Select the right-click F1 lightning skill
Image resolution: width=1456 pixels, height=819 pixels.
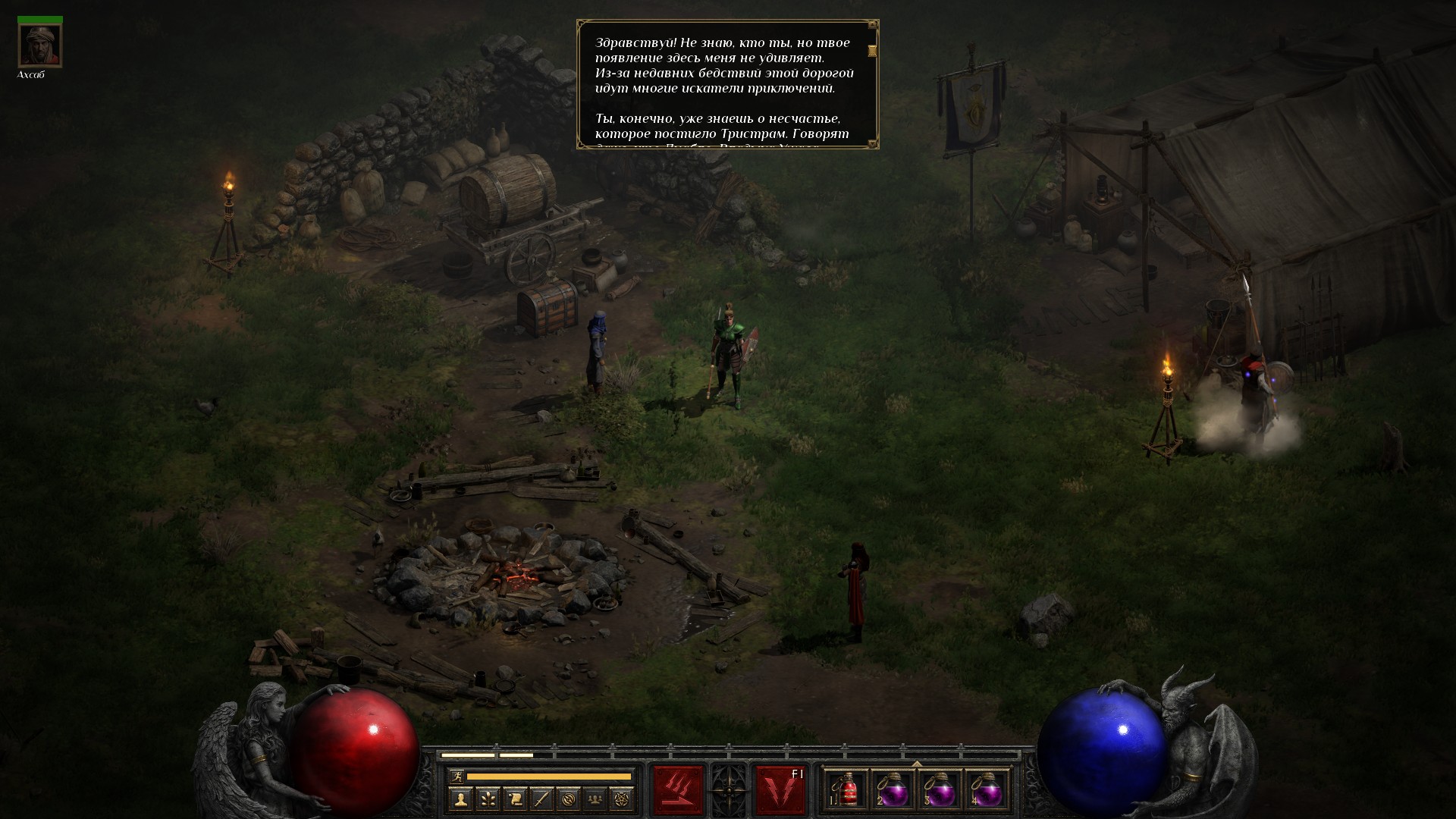(780, 789)
